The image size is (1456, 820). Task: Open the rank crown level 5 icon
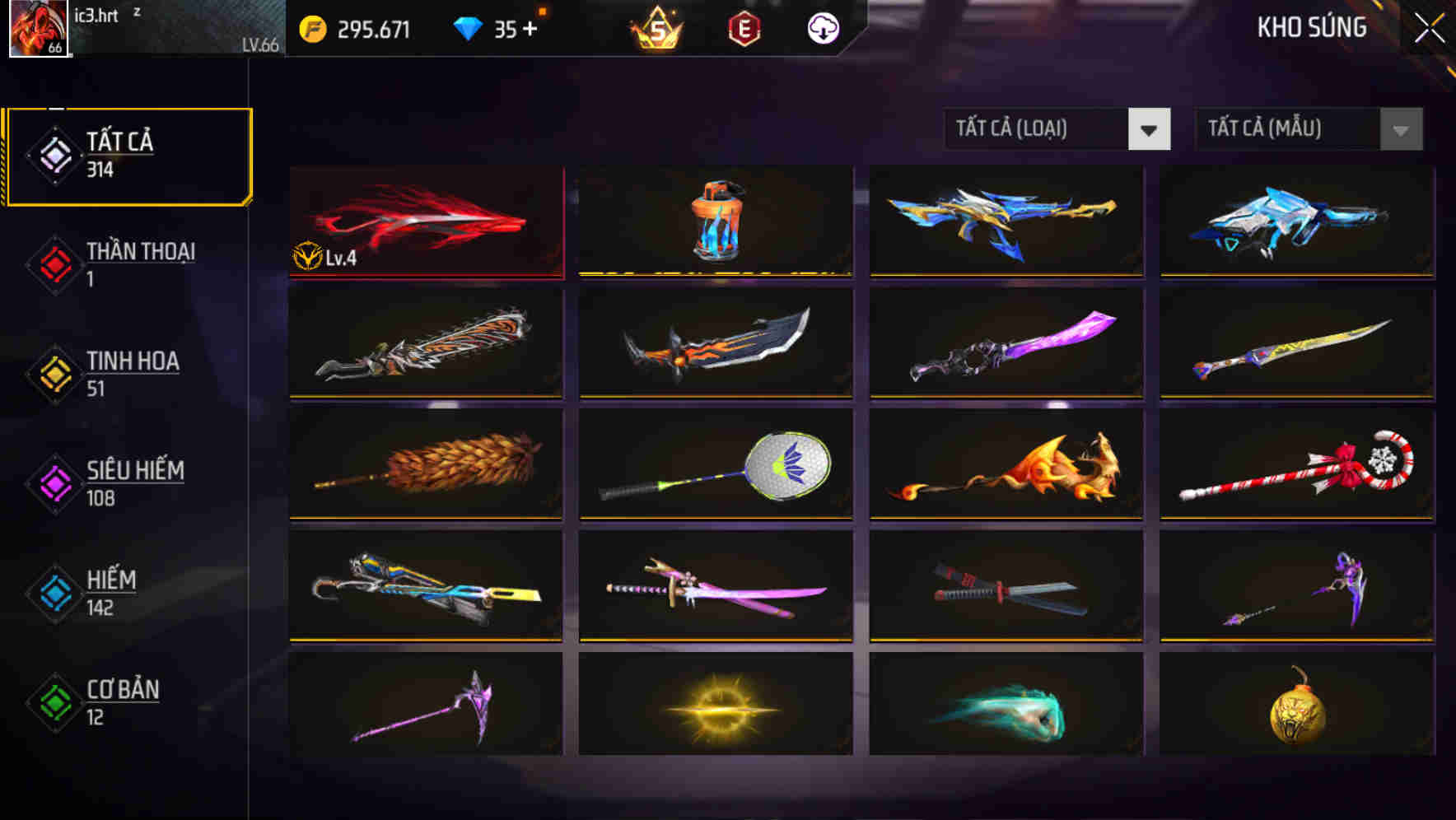click(x=653, y=27)
